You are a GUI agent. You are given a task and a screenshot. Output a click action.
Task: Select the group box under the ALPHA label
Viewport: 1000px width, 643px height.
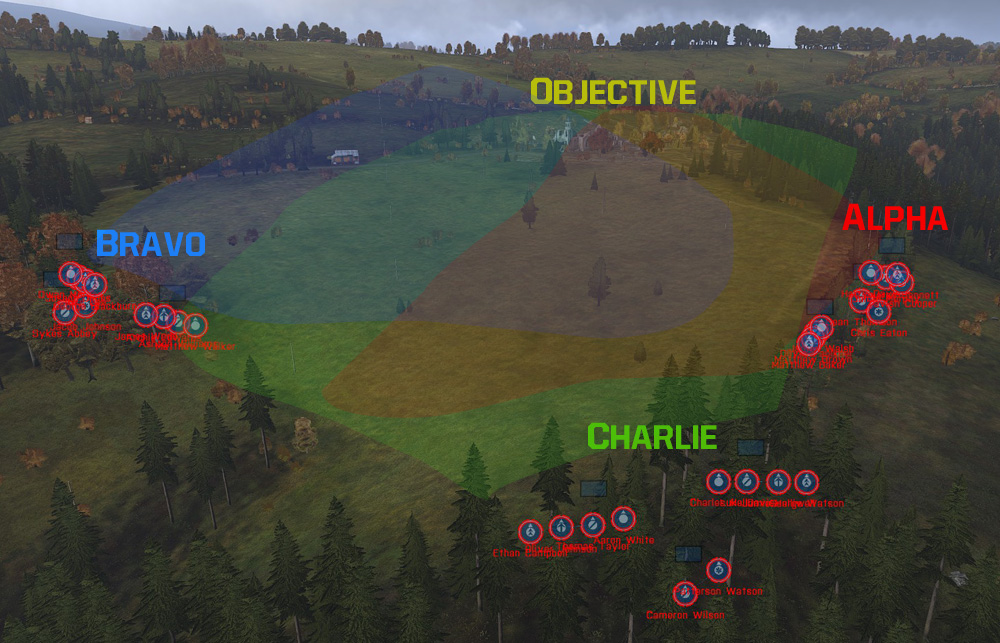coord(892,245)
